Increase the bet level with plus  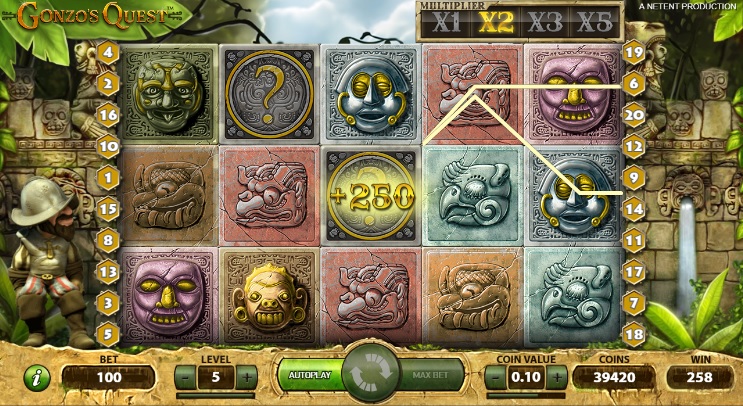(246, 377)
